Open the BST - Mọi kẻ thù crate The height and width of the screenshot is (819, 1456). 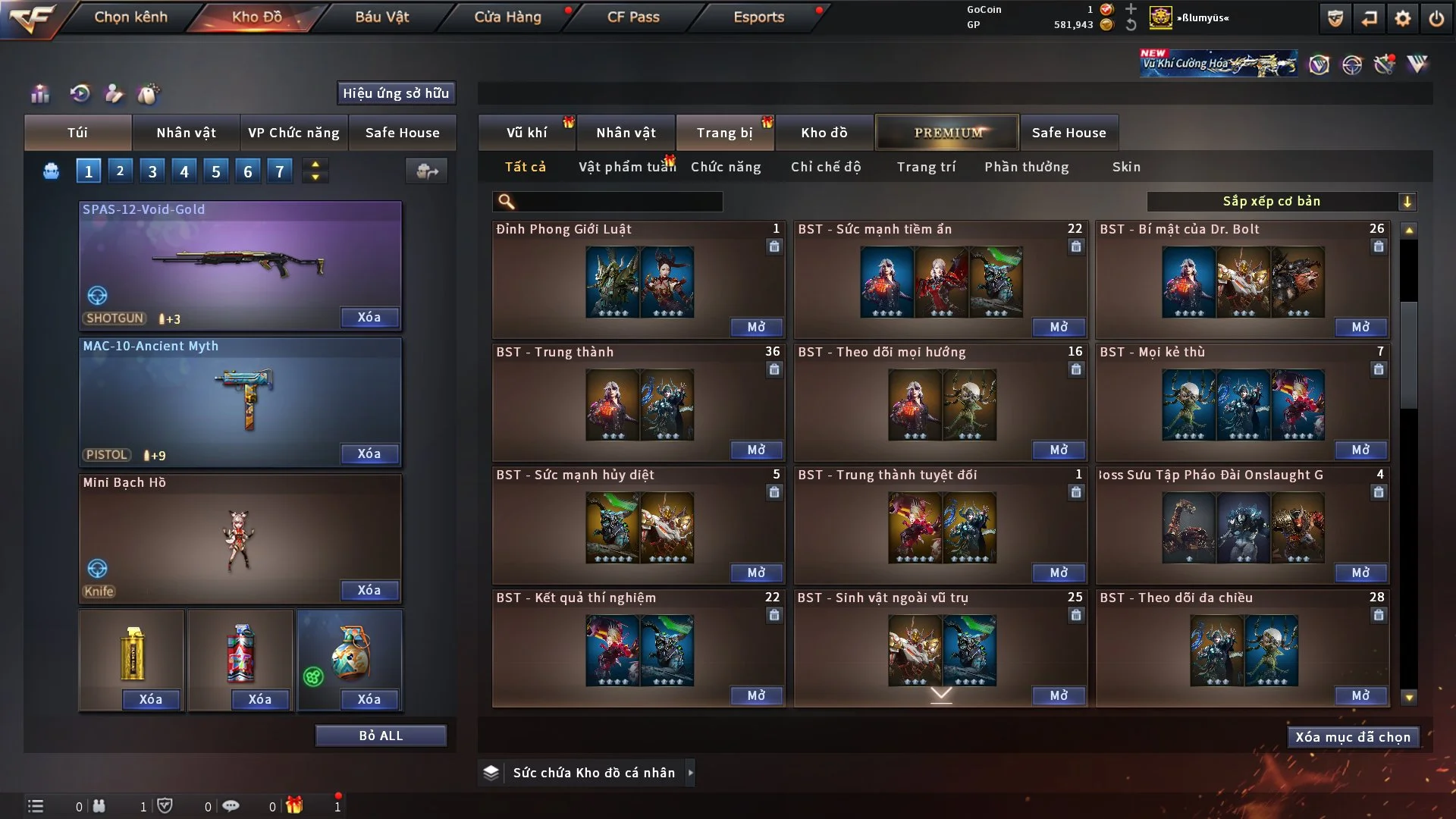(1360, 450)
